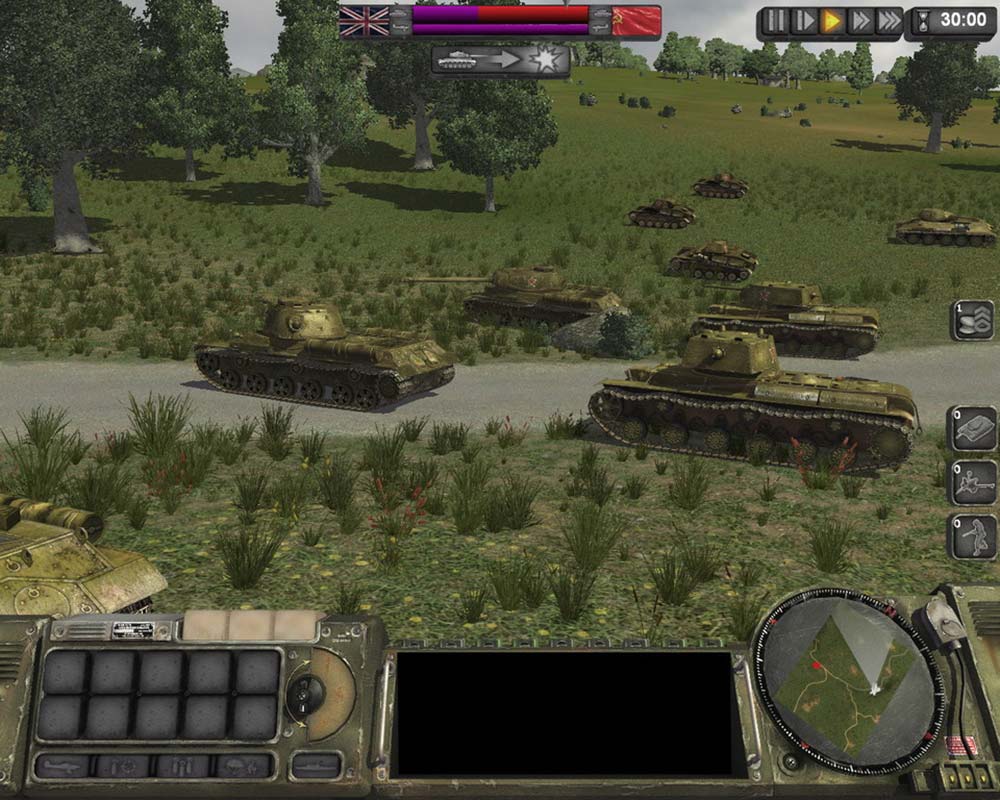The width and height of the screenshot is (1000, 800).
Task: Click the tank objective indicator at top
Action: [x=500, y=60]
